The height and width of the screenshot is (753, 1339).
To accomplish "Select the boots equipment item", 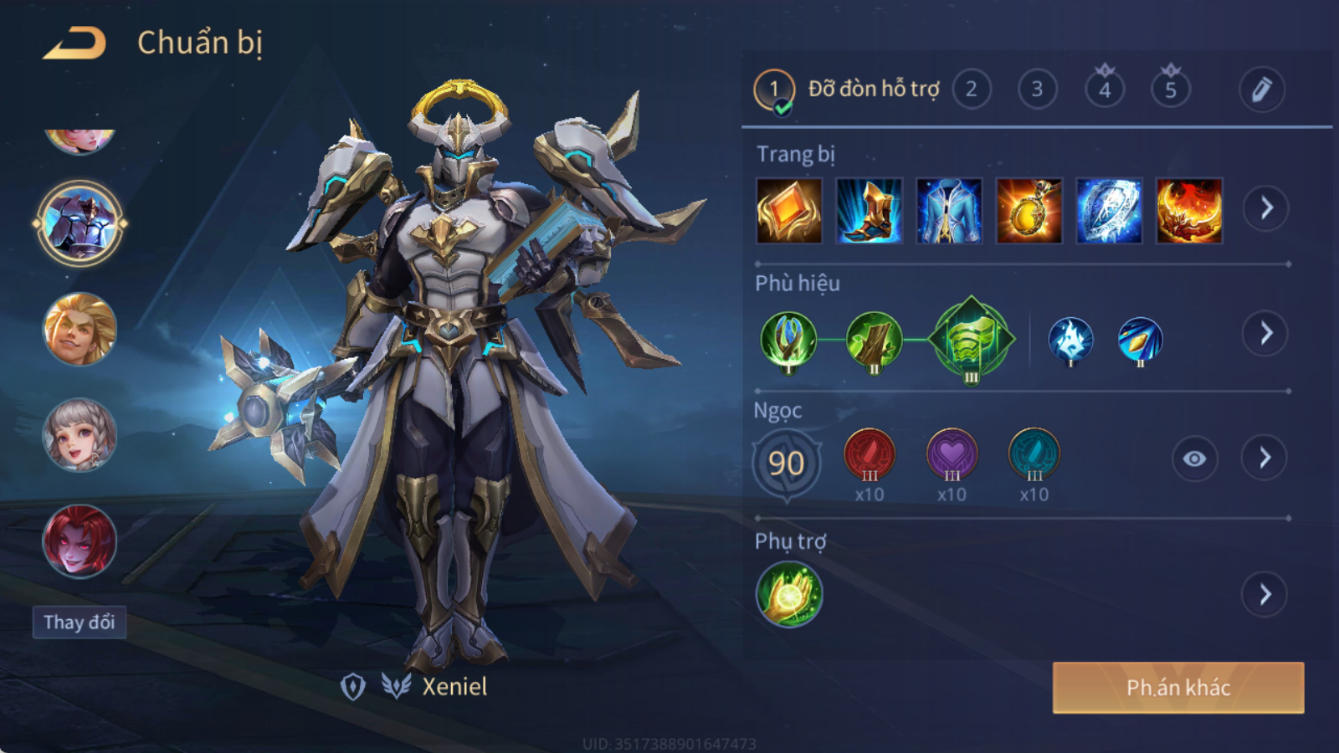I will (869, 211).
